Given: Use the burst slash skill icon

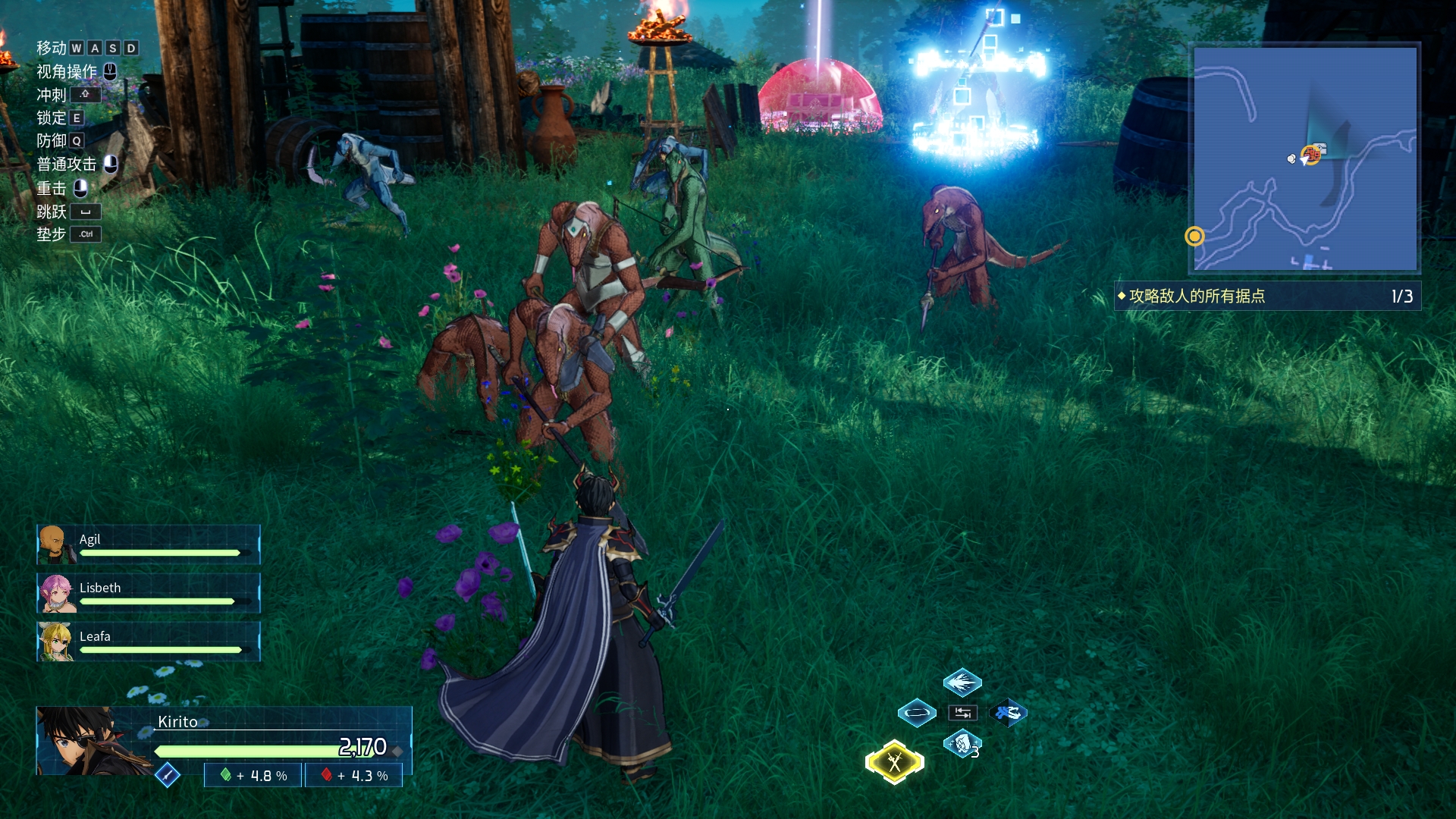Looking at the screenshot, I should 962,682.
